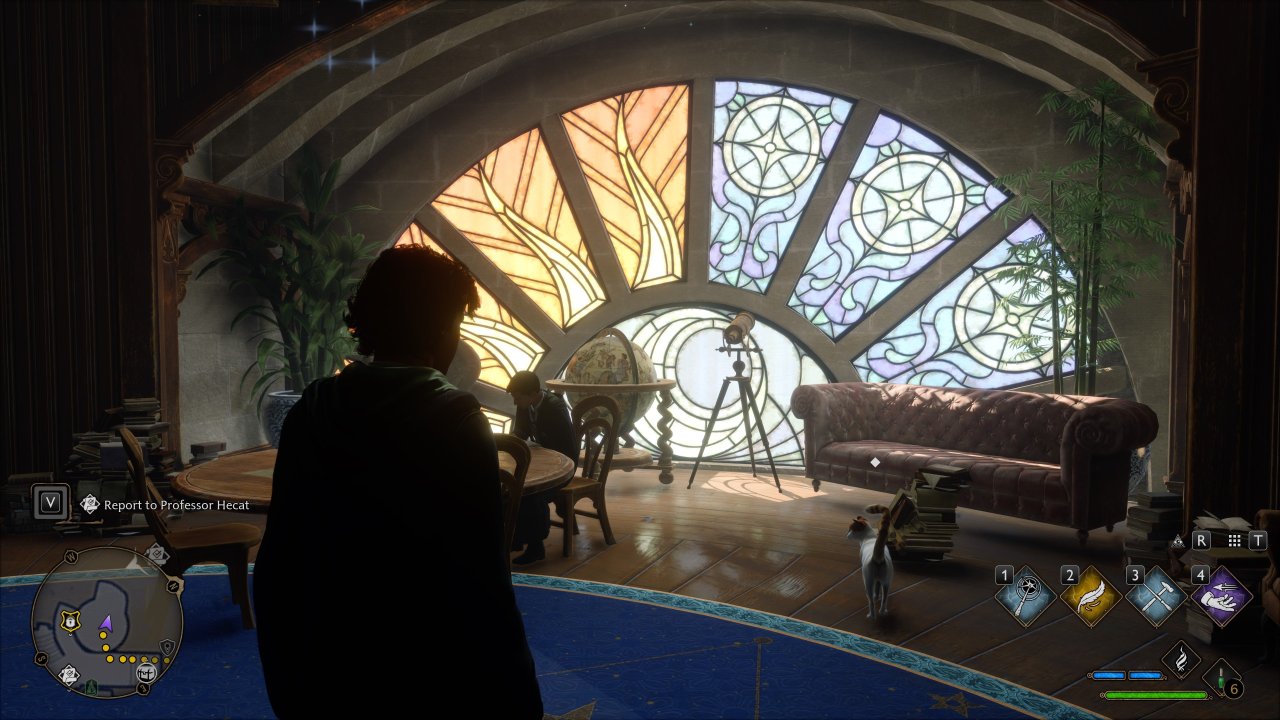Use the Accio summoning hand spell

(x=1220, y=598)
